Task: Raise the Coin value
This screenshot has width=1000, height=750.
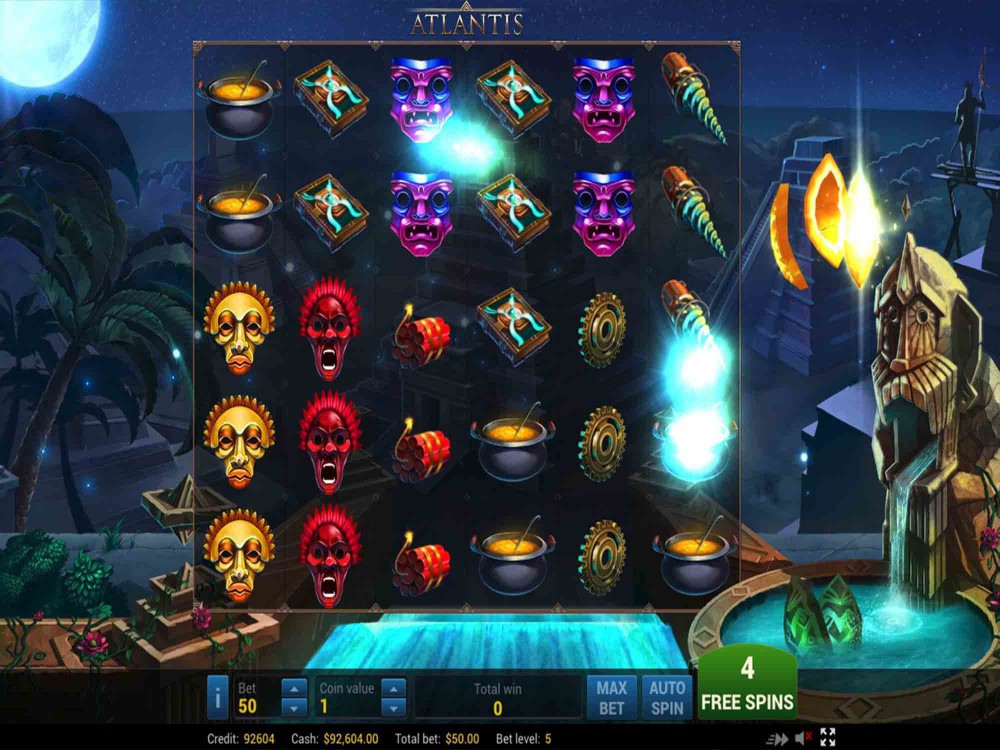Action: (x=393, y=688)
